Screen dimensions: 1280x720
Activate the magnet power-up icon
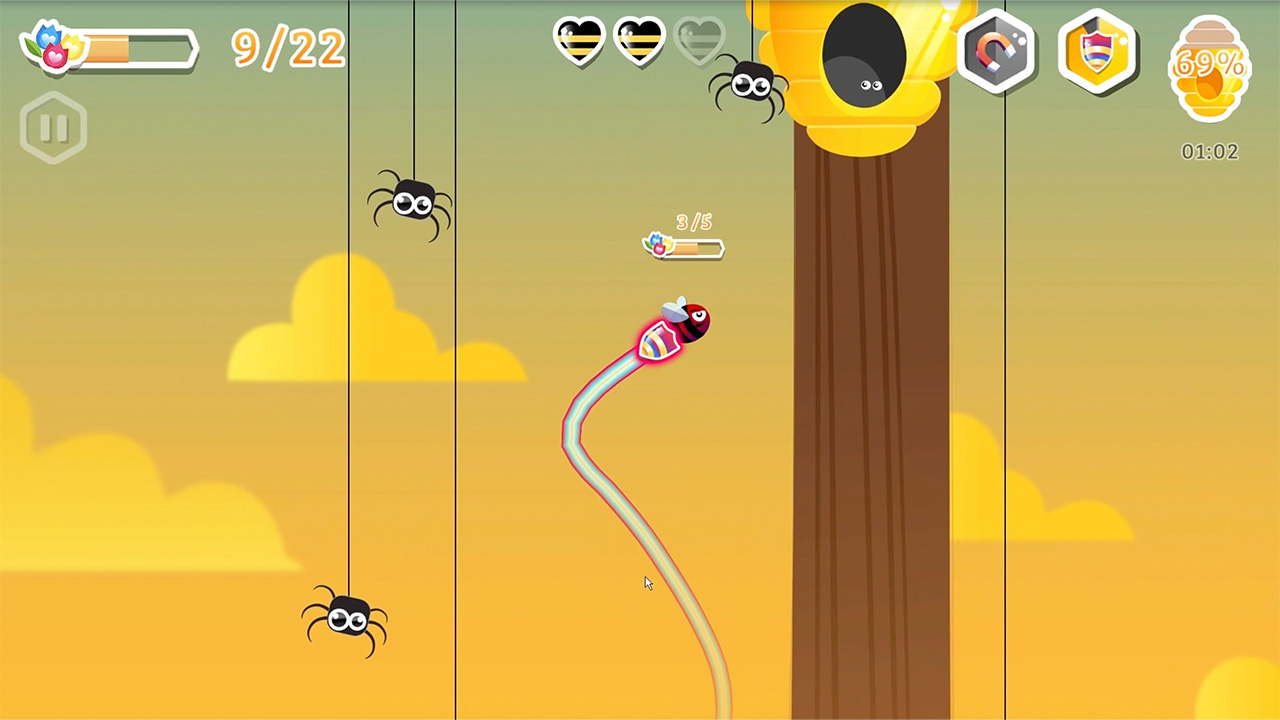point(997,52)
